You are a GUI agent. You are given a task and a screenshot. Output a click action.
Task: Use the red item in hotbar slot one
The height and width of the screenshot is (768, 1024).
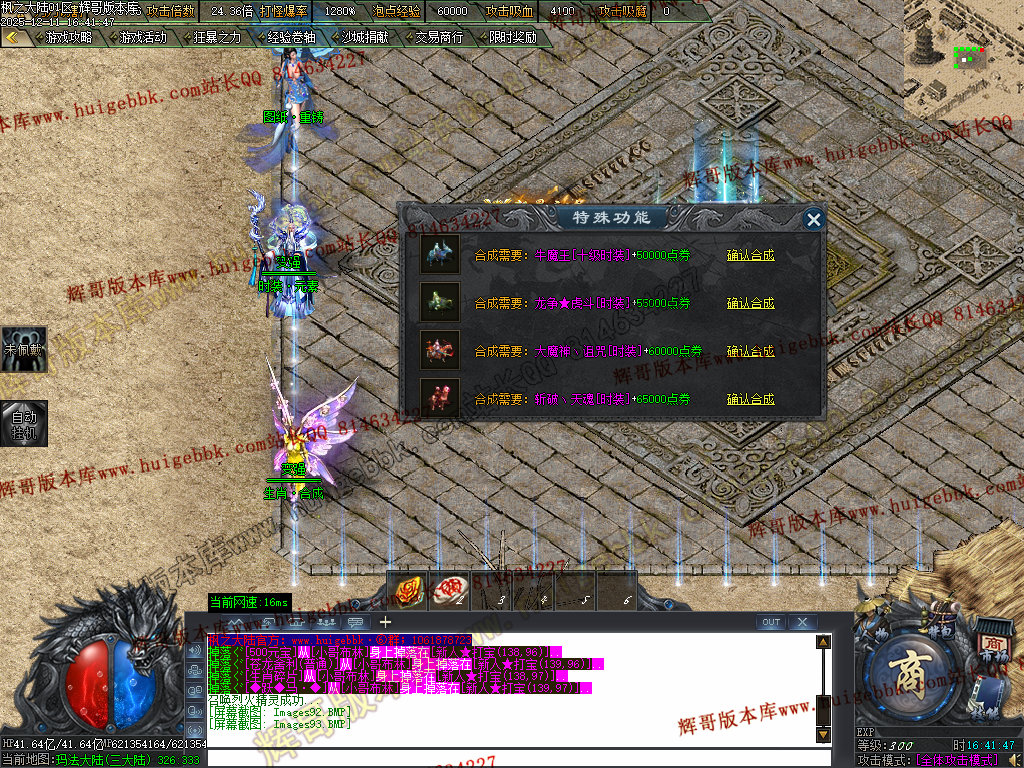(407, 593)
